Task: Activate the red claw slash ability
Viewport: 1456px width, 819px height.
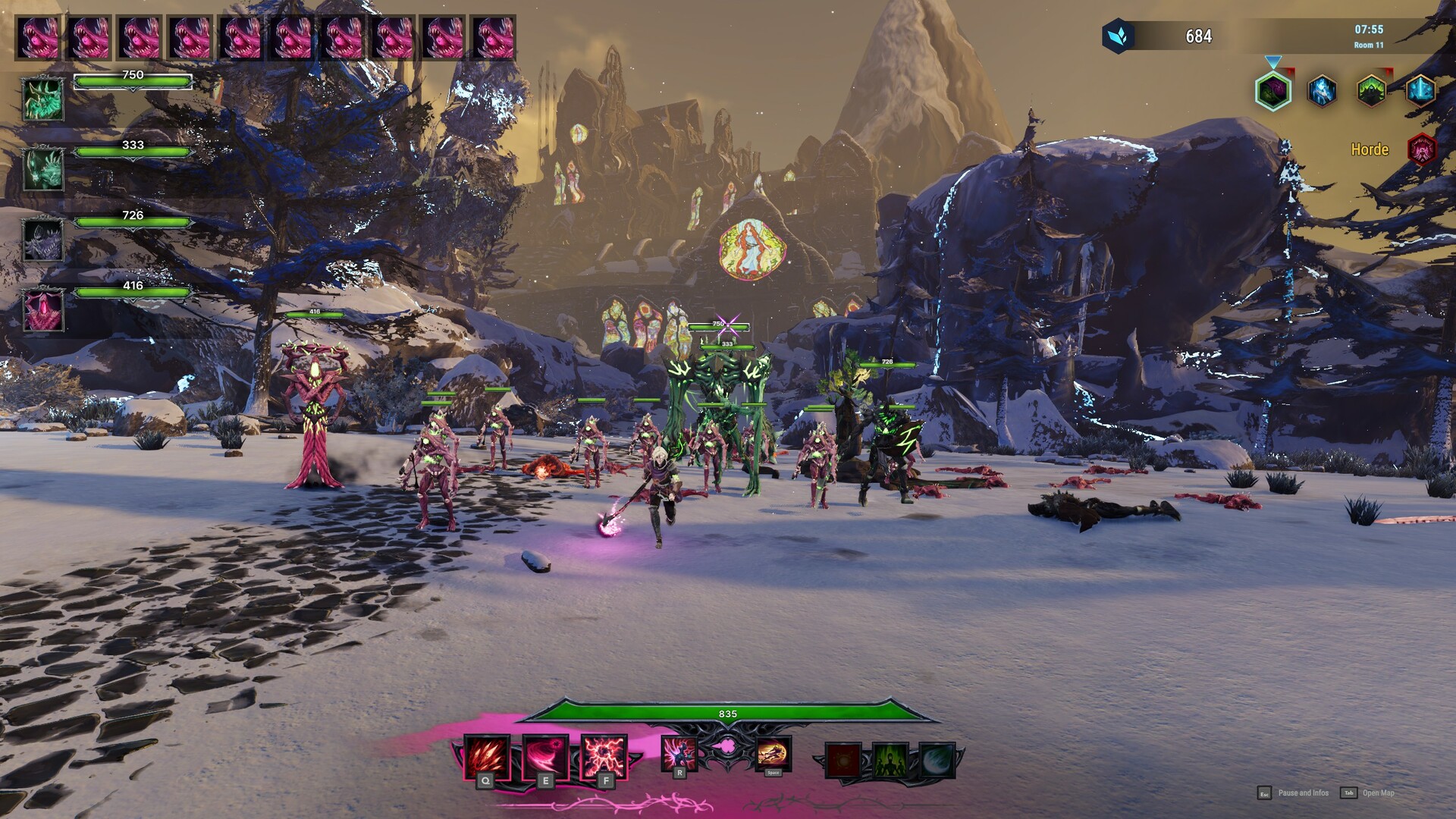Action: pos(486,756)
